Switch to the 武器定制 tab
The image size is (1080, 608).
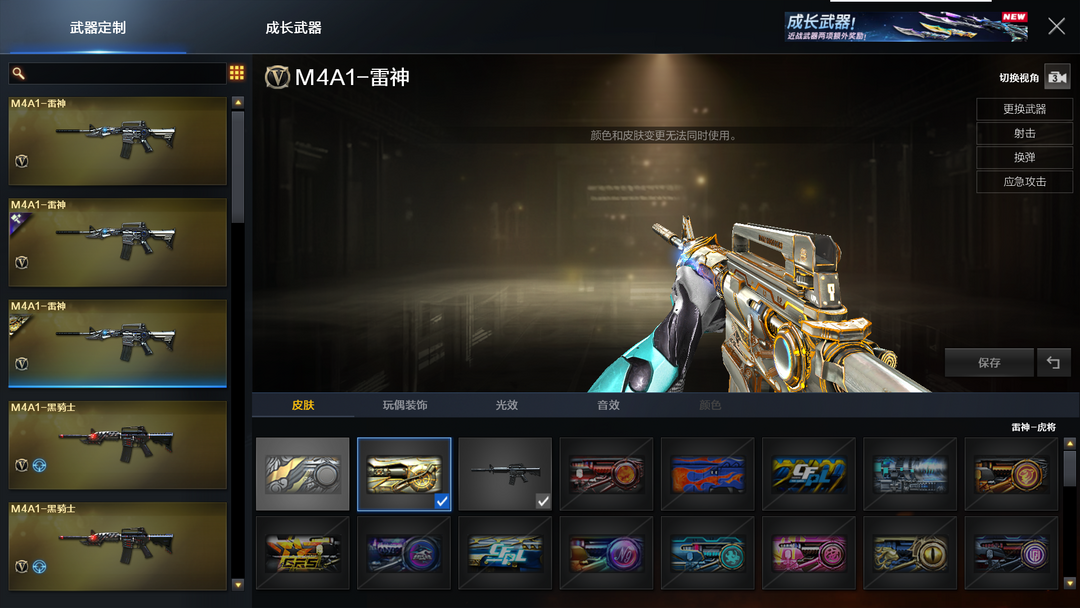click(x=97, y=28)
